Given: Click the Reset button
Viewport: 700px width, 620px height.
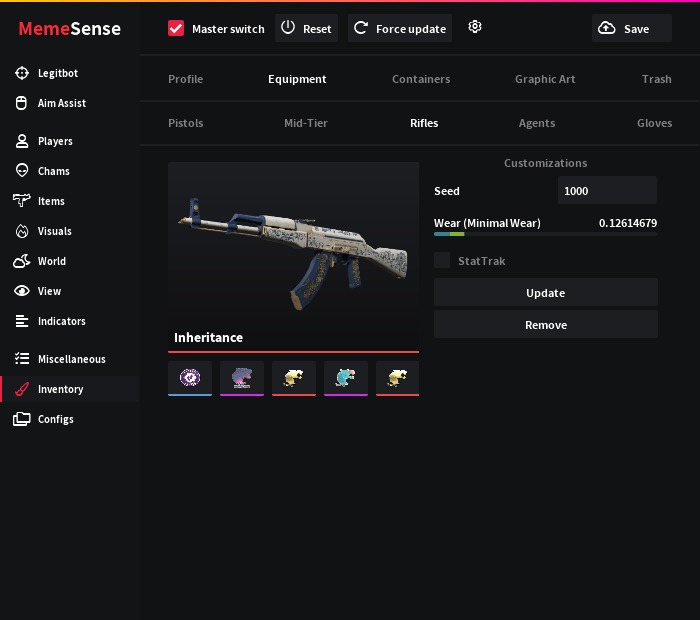Looking at the screenshot, I should [x=306, y=29].
